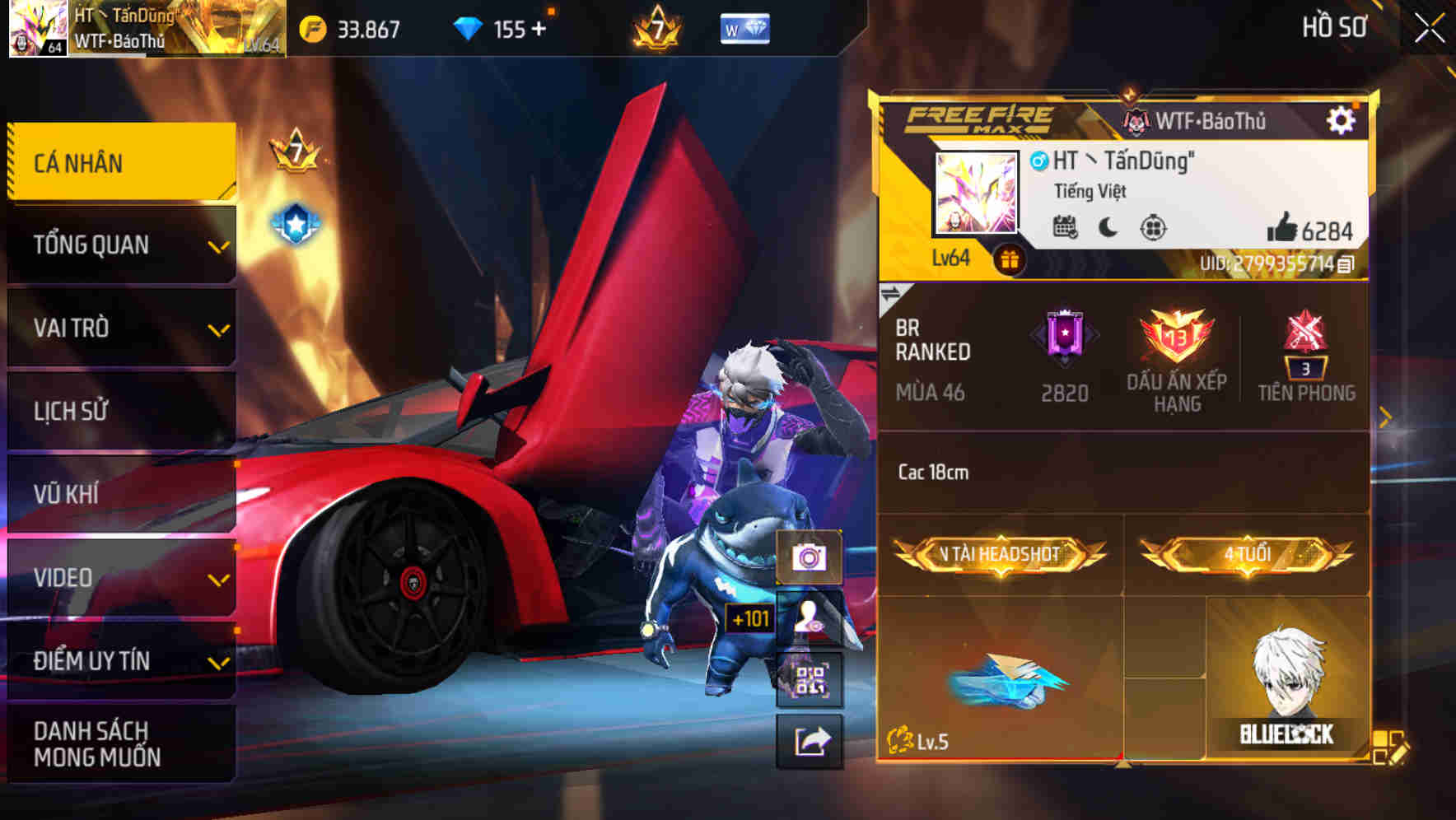
Task: Open the Vai Trò menu
Action: [122, 328]
